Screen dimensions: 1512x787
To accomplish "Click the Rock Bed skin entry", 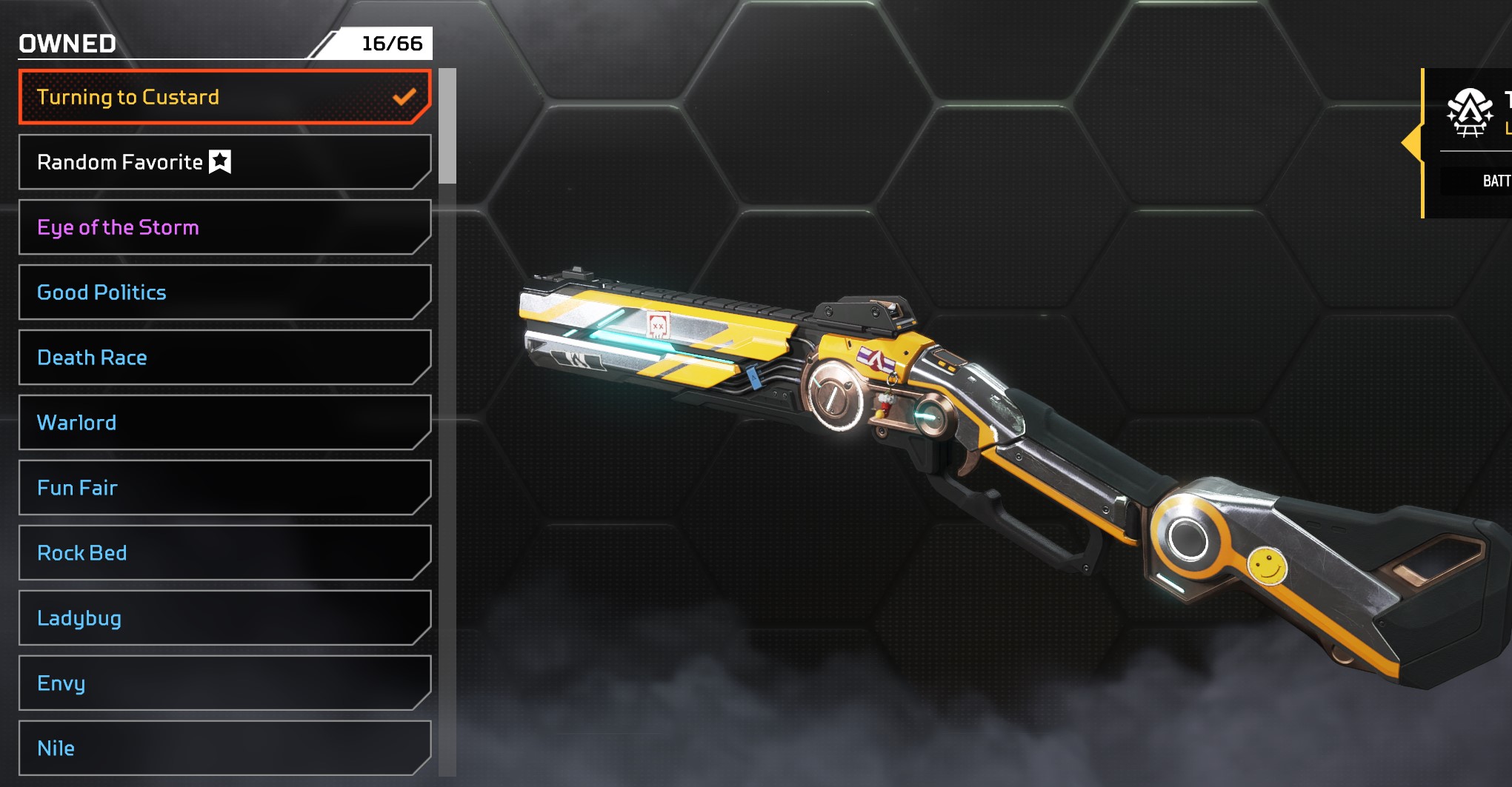I will [224, 553].
